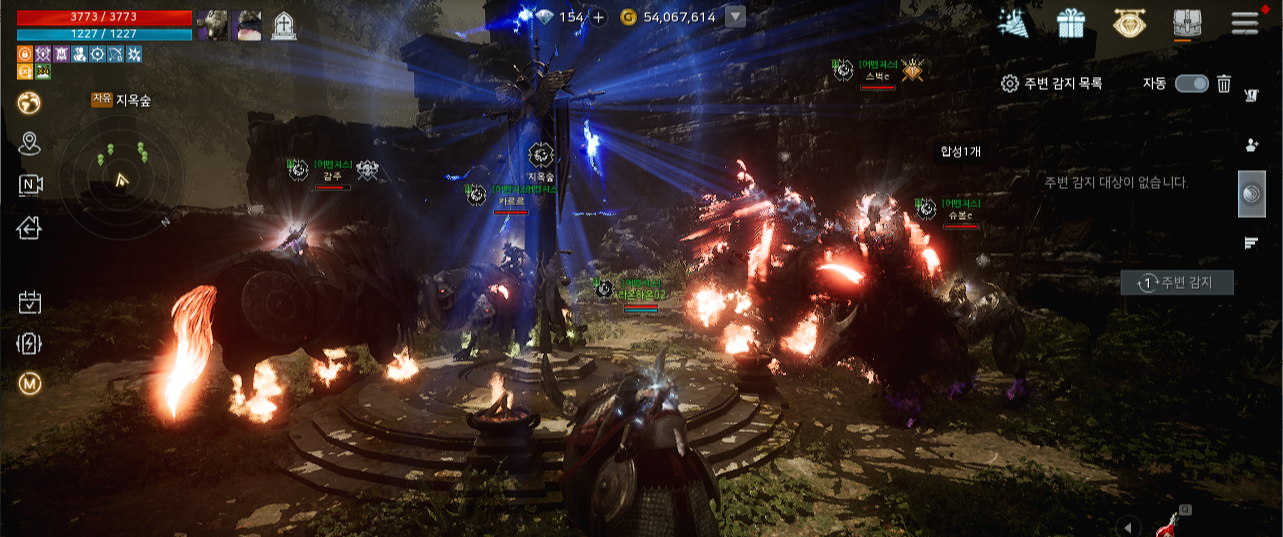Click the location pin icon

click(29, 144)
